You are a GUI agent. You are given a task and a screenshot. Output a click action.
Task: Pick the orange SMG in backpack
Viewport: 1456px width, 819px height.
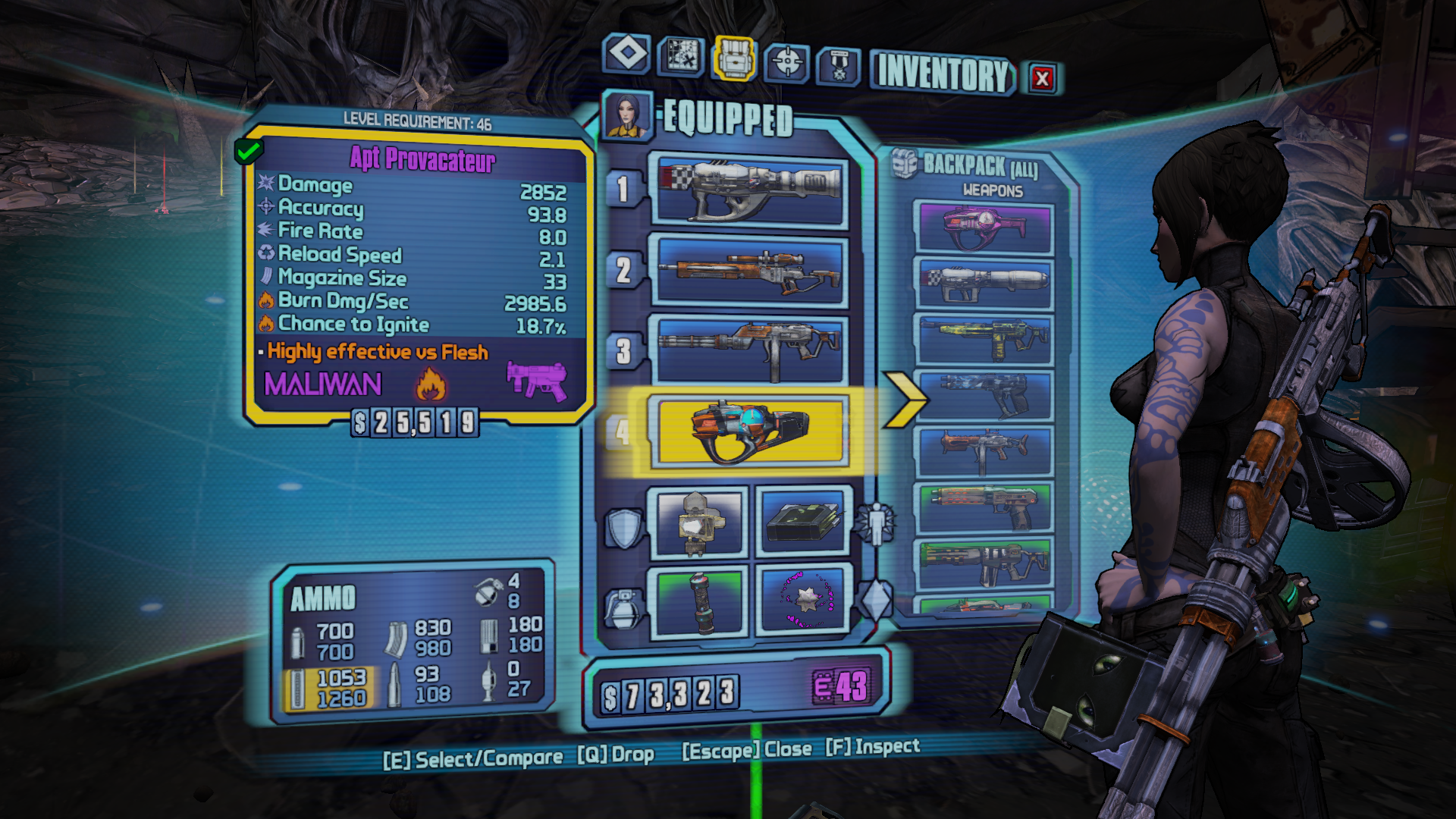click(x=984, y=450)
